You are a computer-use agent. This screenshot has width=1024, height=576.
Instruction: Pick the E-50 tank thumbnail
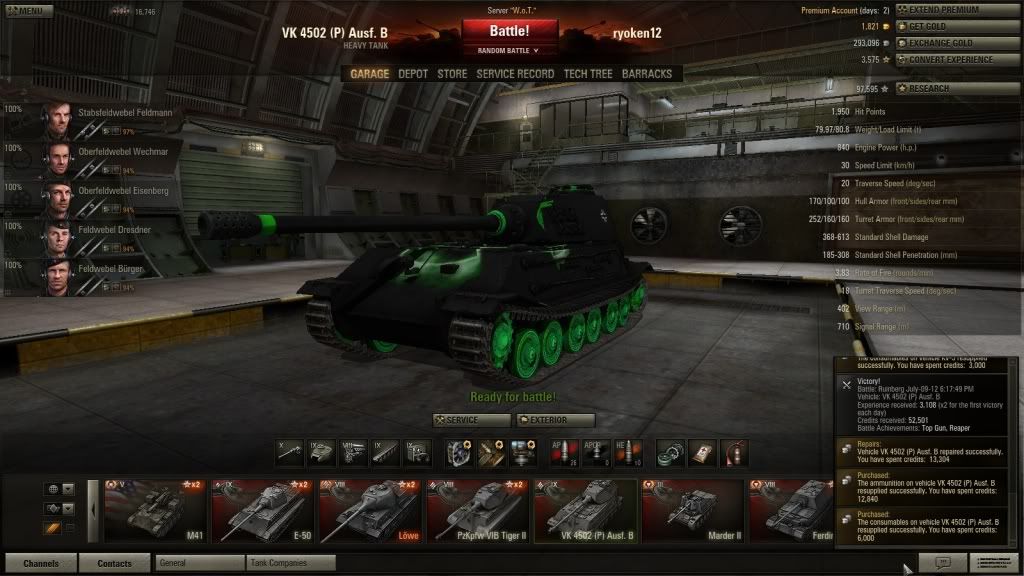tap(261, 509)
